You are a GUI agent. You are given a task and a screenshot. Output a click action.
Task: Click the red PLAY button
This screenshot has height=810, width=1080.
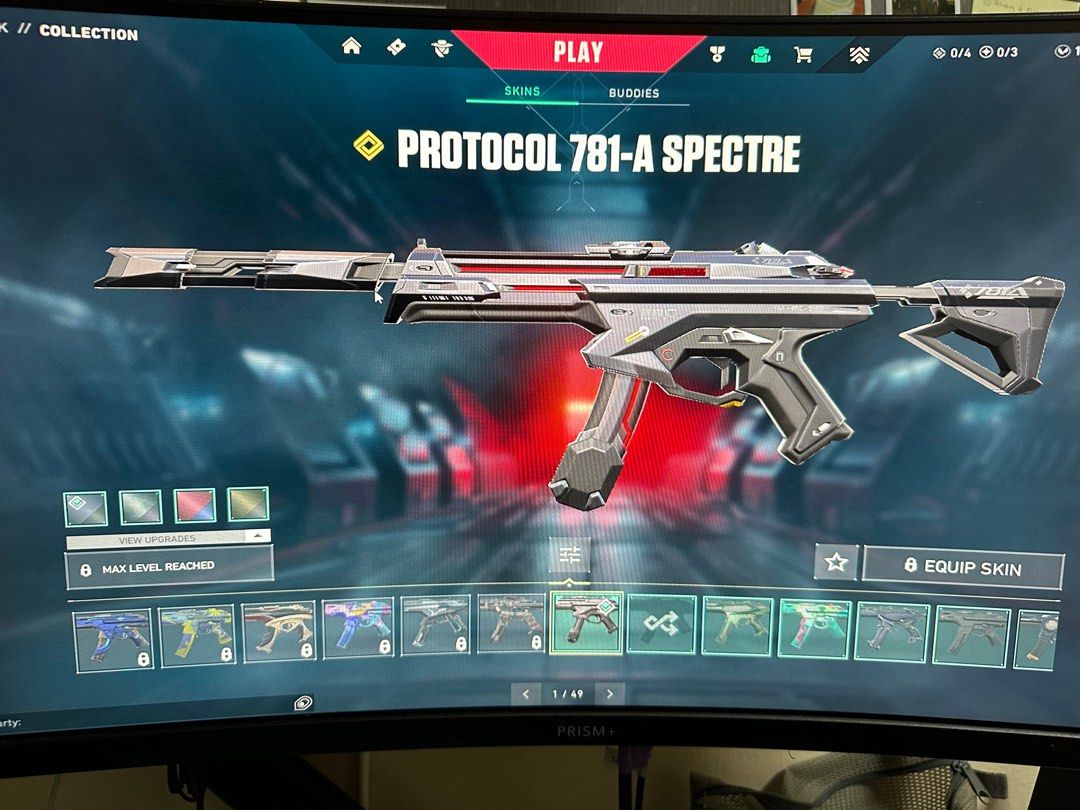[578, 52]
